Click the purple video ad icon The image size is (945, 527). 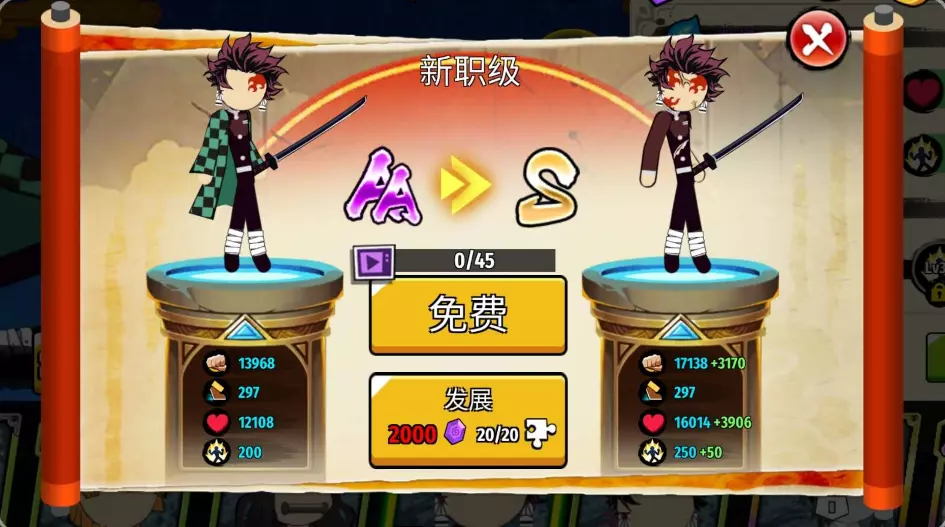(x=372, y=263)
